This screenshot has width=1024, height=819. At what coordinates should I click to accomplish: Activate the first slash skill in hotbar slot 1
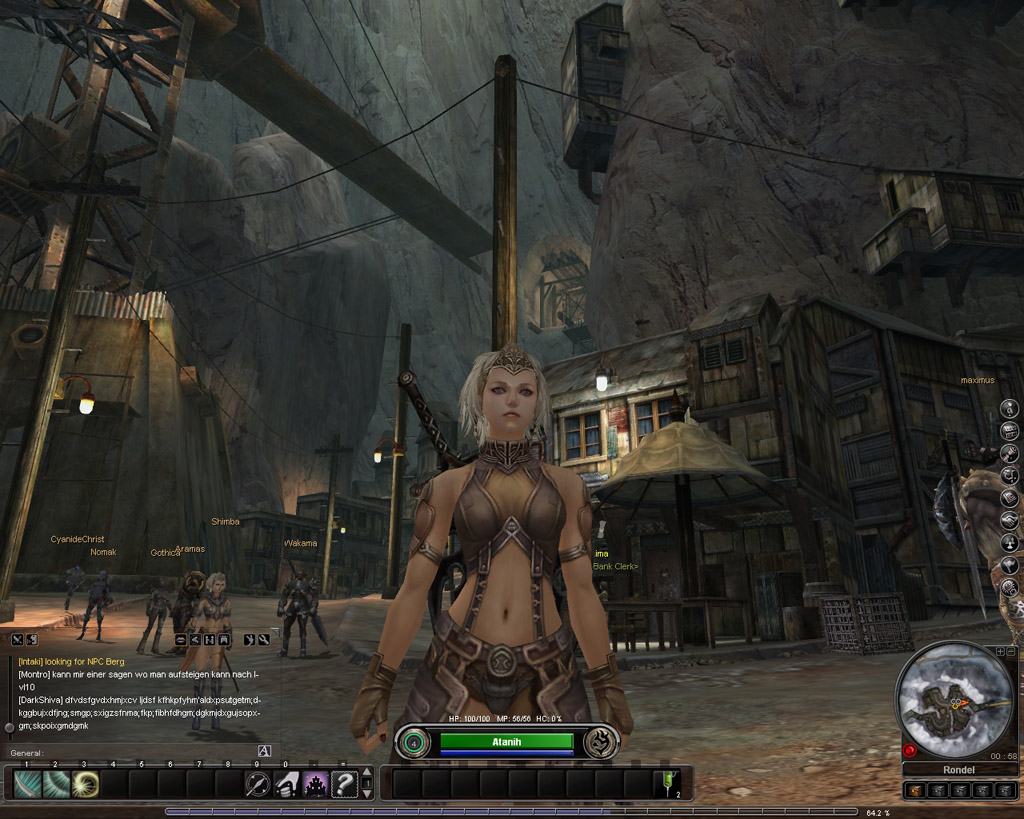coord(28,783)
